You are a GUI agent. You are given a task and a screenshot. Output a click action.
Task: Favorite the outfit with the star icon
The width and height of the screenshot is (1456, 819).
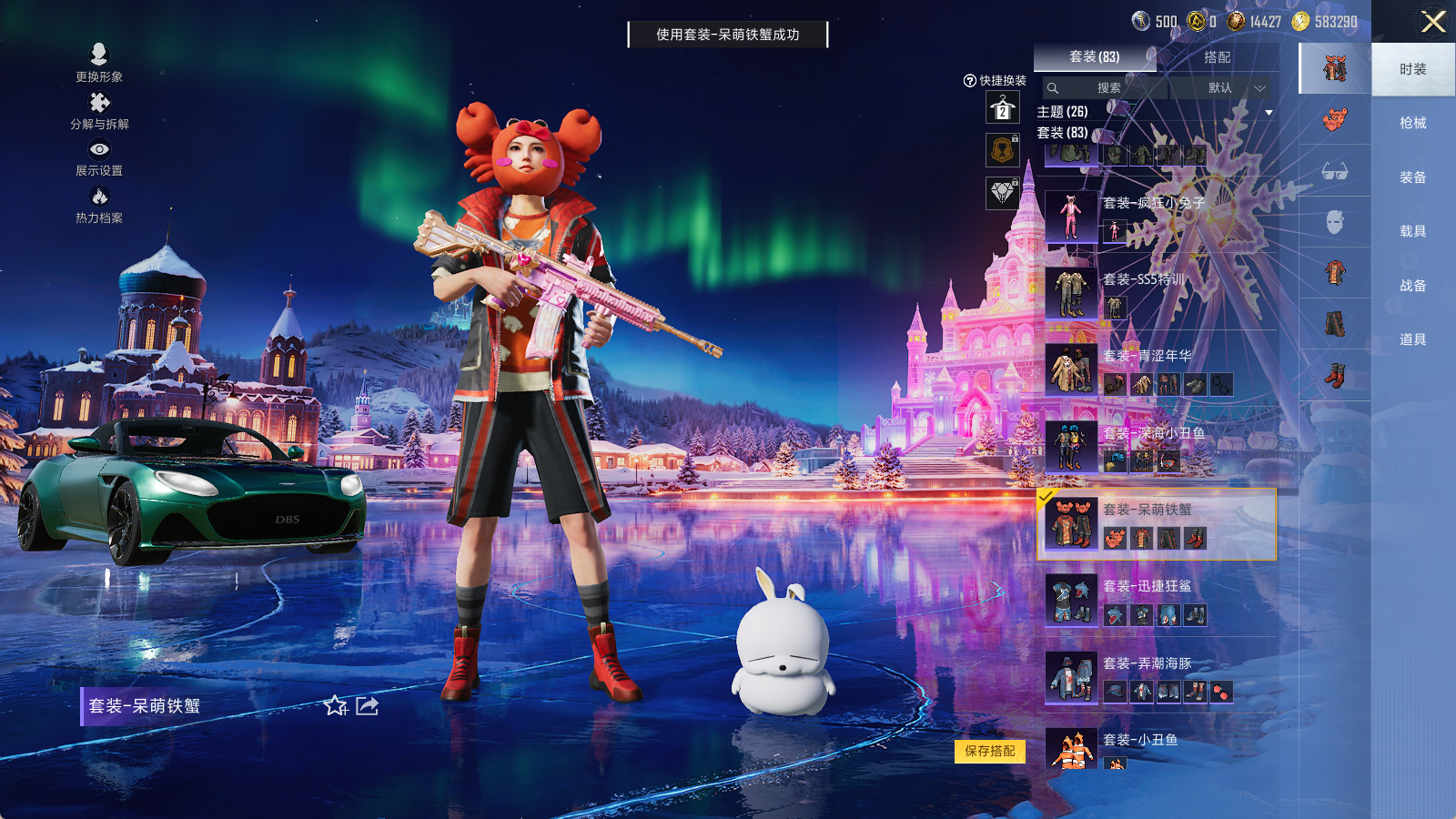[336, 706]
